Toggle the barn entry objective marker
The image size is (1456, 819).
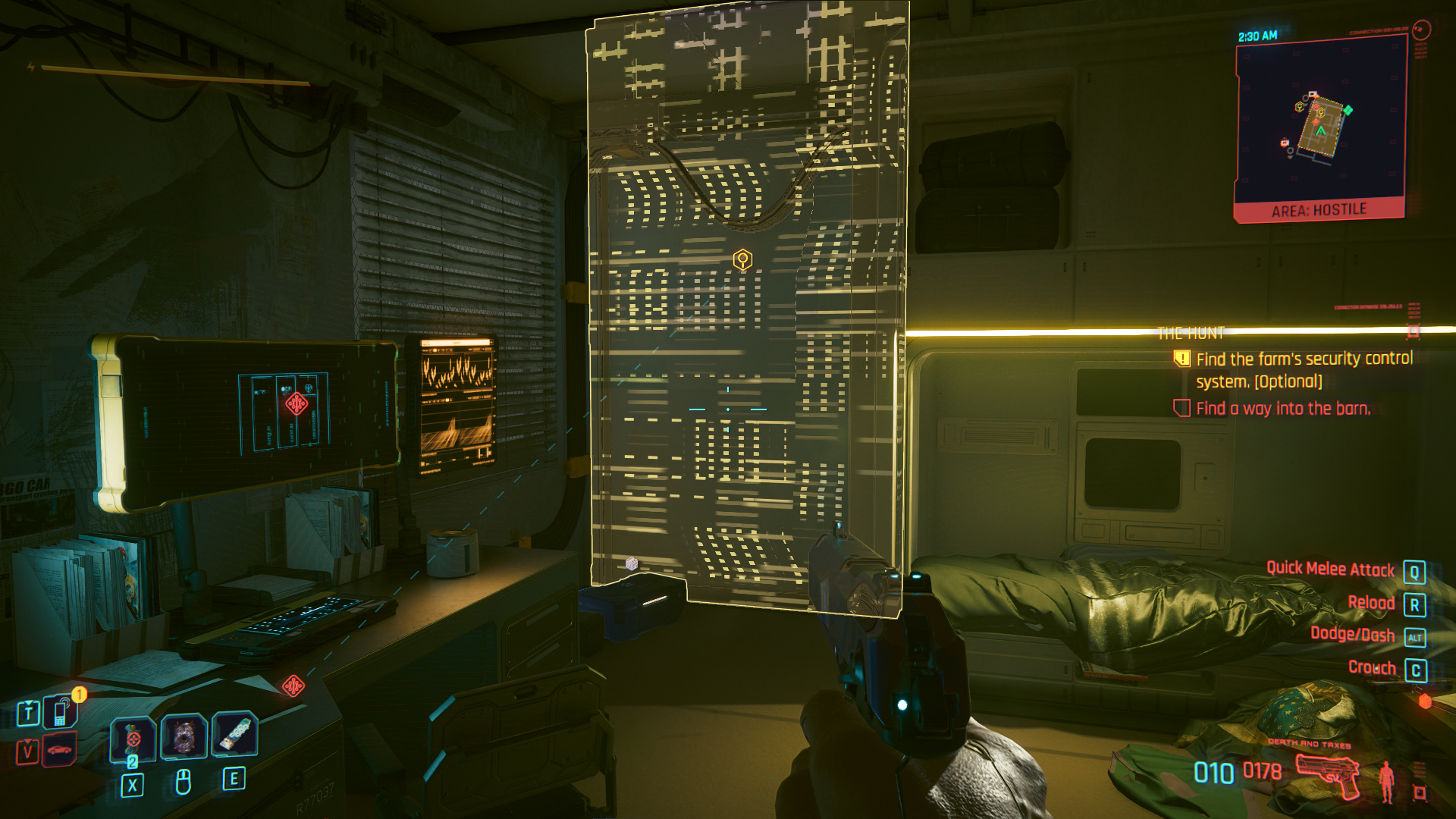[x=1181, y=409]
